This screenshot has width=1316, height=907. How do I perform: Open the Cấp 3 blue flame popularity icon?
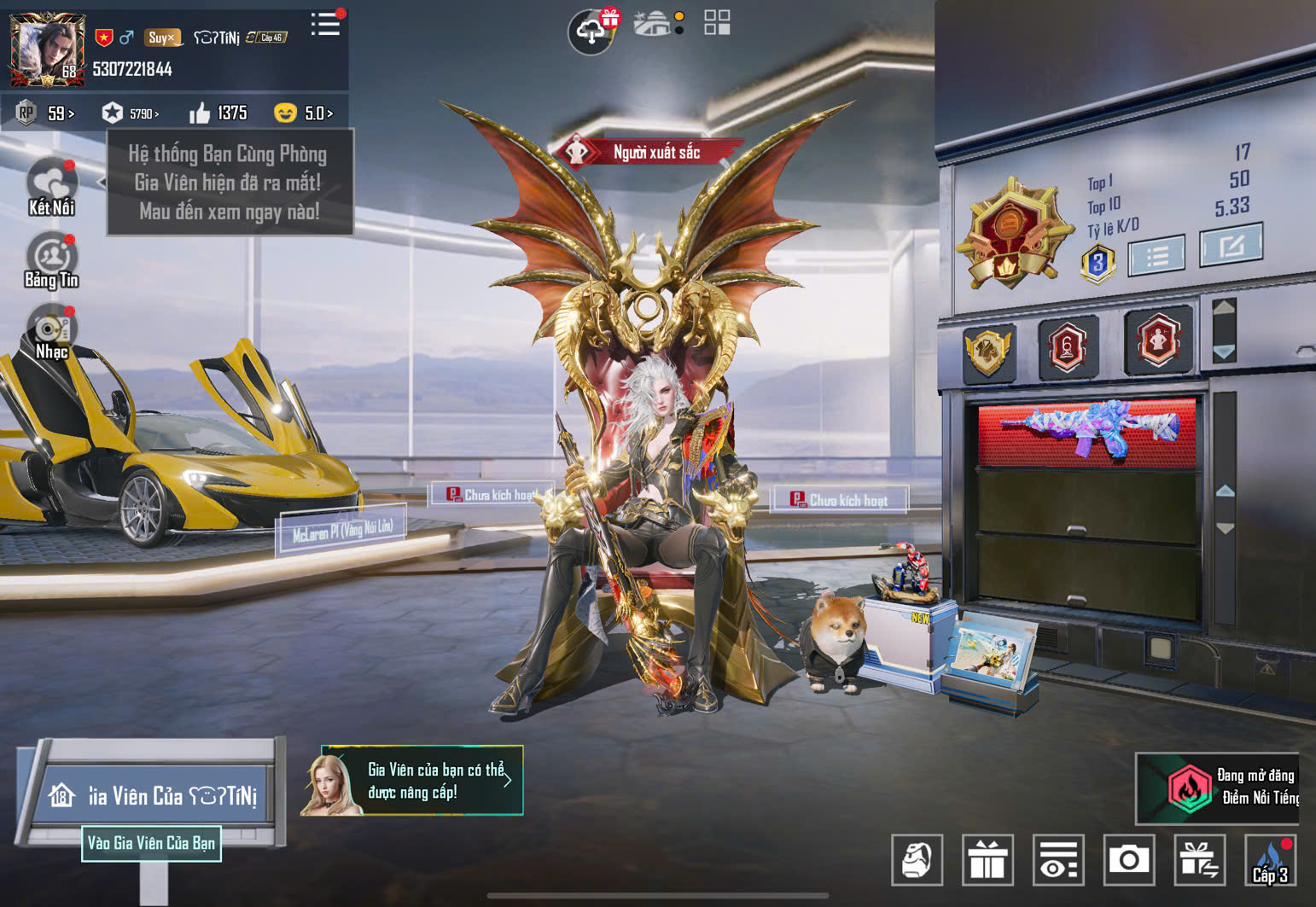click(1270, 860)
